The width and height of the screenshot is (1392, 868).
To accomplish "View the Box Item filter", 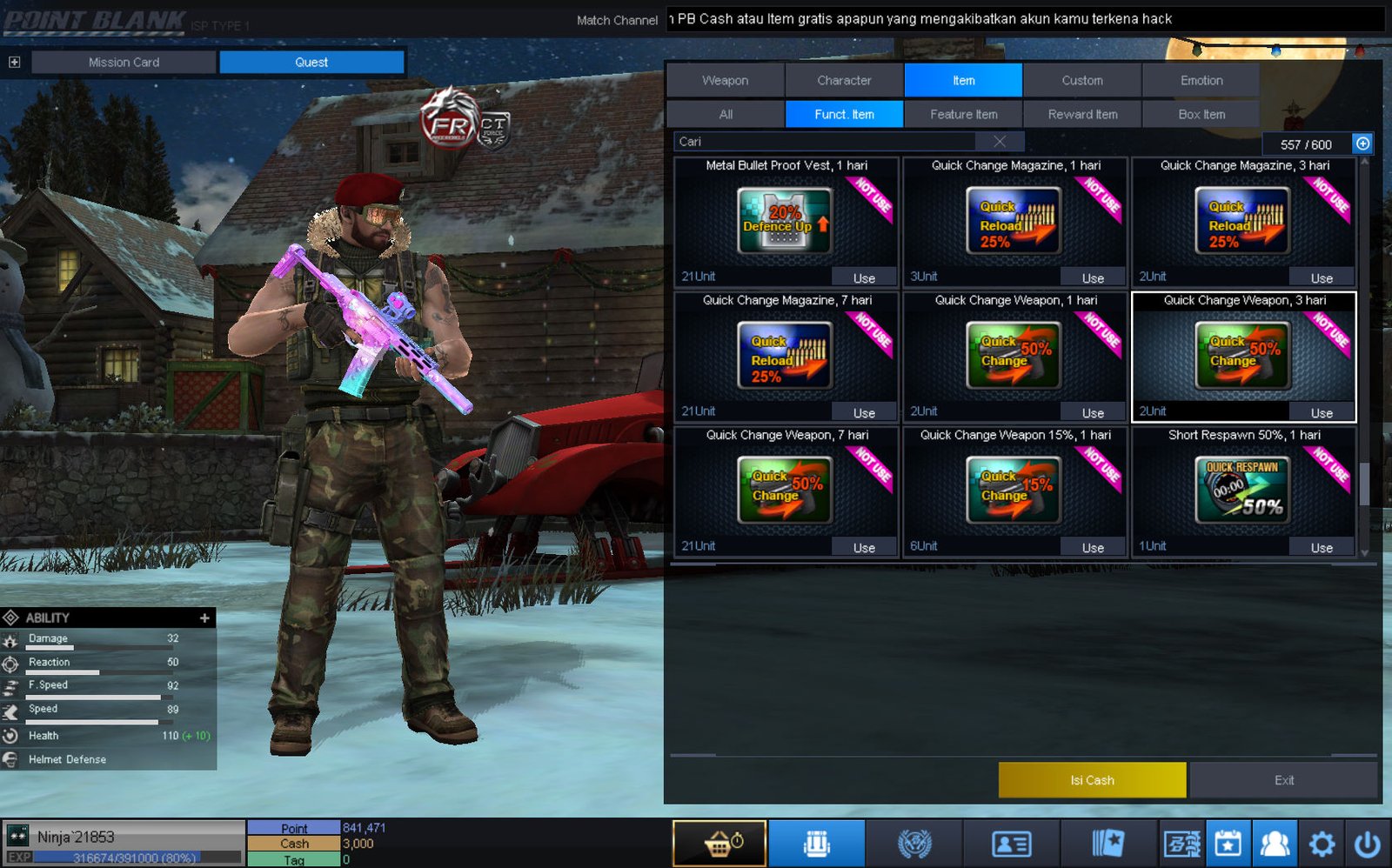I will coord(1201,114).
